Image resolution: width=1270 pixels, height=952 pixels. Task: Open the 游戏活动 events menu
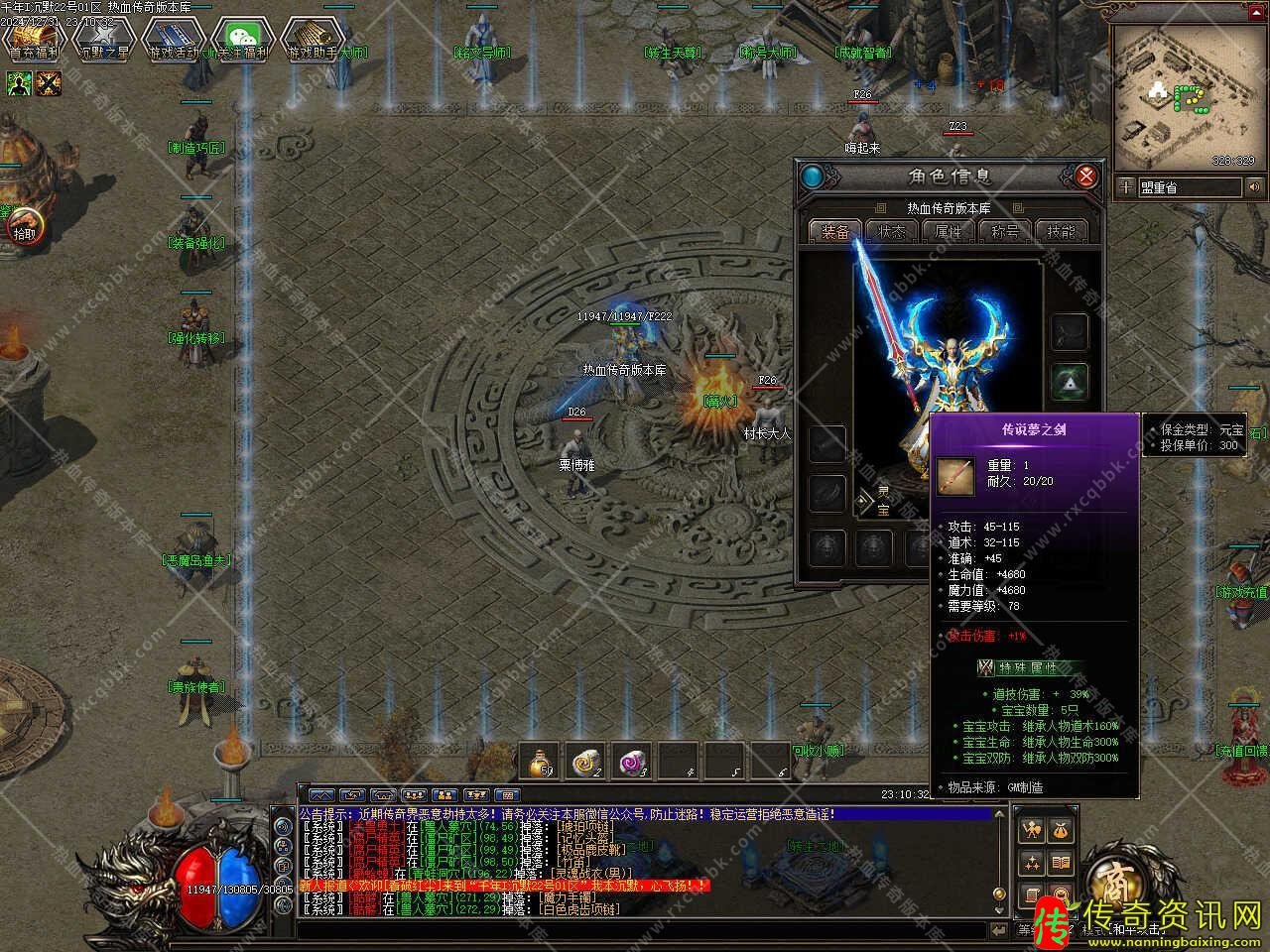[173, 41]
